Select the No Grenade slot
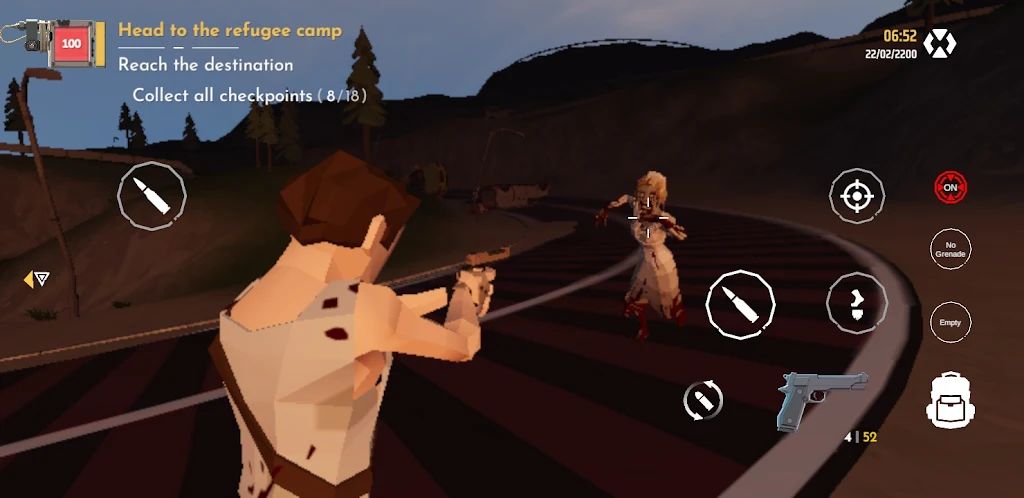The image size is (1024, 498). tap(950, 250)
